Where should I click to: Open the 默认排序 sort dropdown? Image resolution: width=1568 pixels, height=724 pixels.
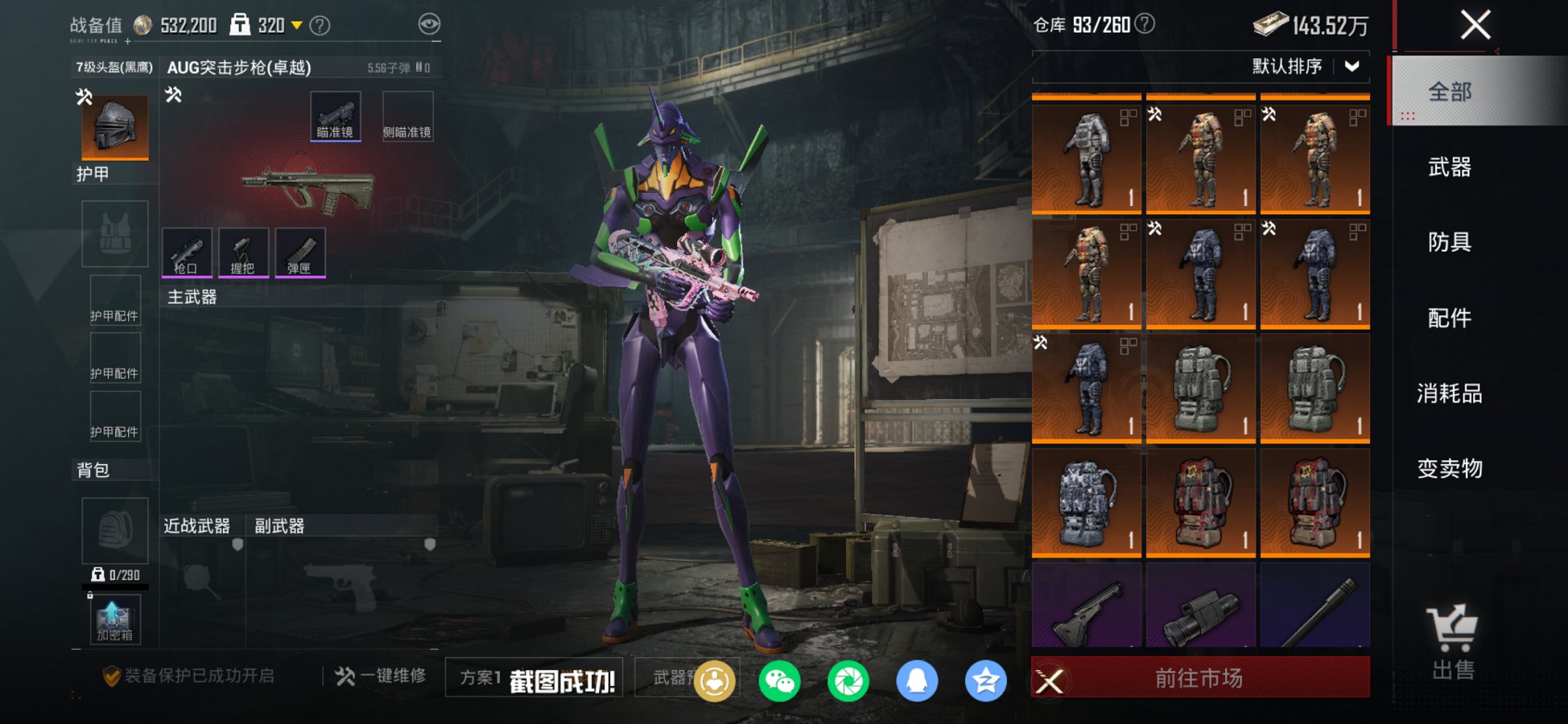1304,66
